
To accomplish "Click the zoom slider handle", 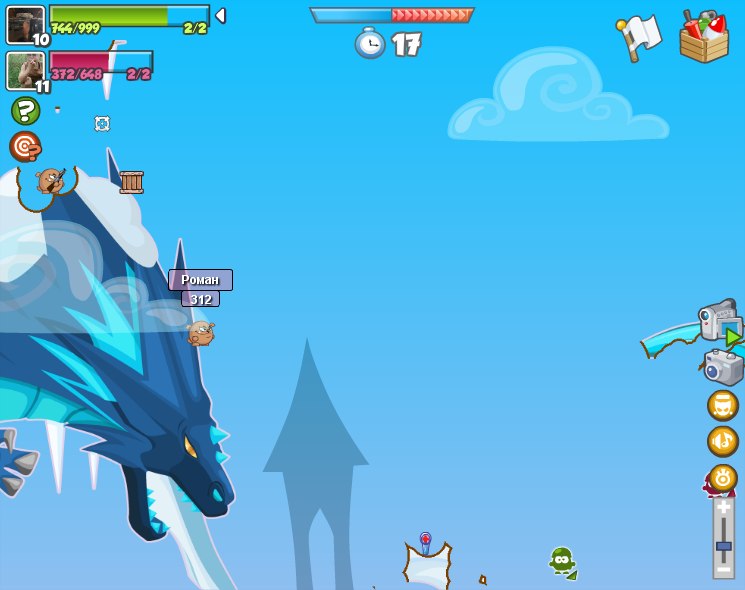I will [x=723, y=547].
